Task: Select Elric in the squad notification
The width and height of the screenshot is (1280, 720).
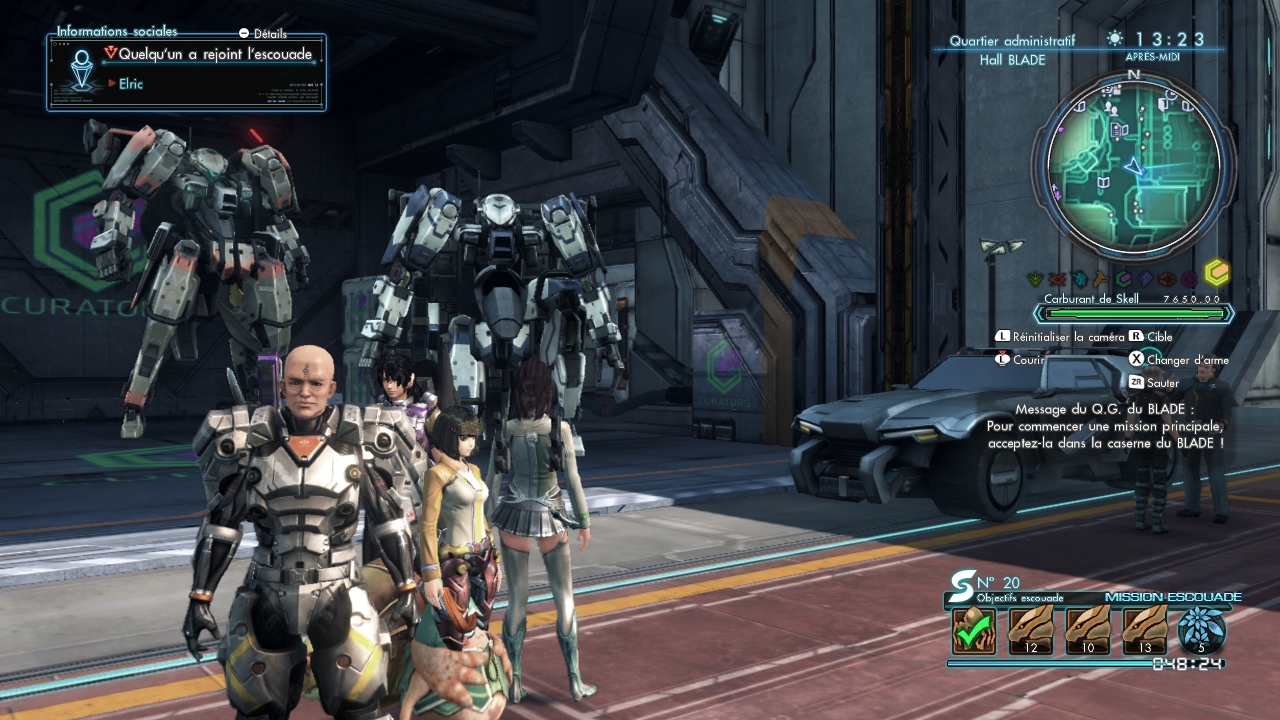Action: pyautogui.click(x=131, y=84)
